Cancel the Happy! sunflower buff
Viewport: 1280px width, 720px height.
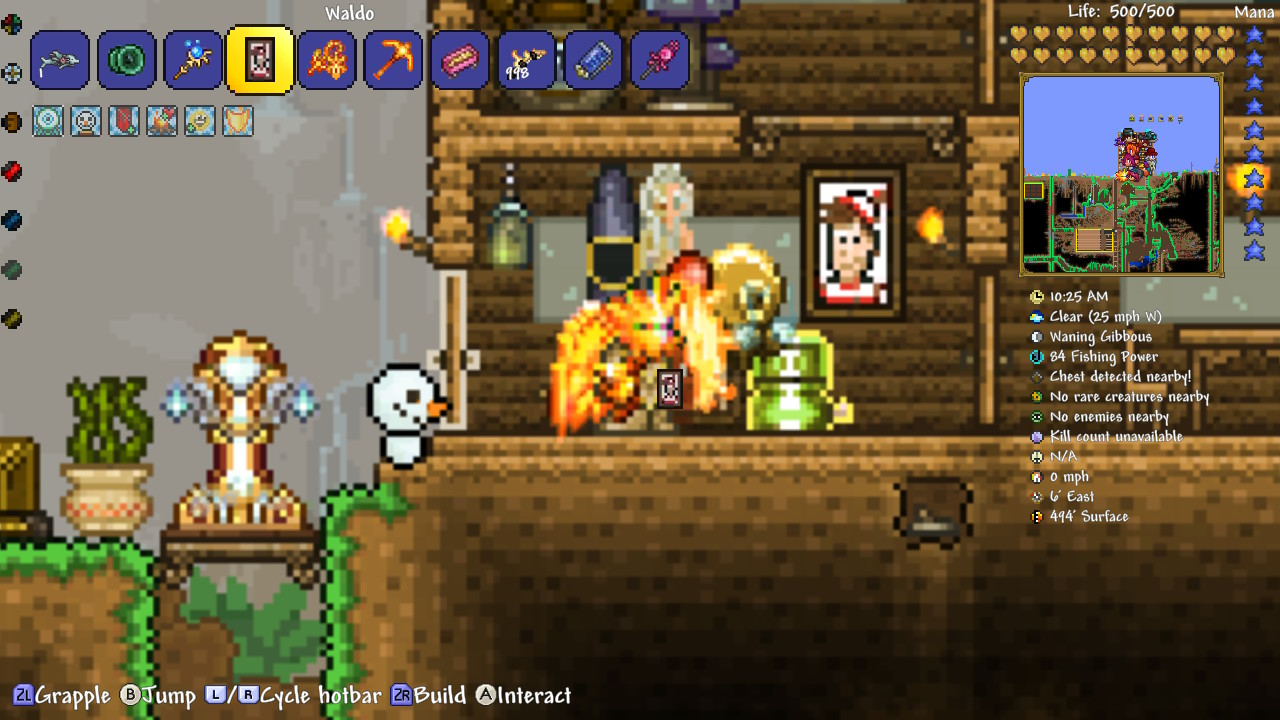[199, 121]
